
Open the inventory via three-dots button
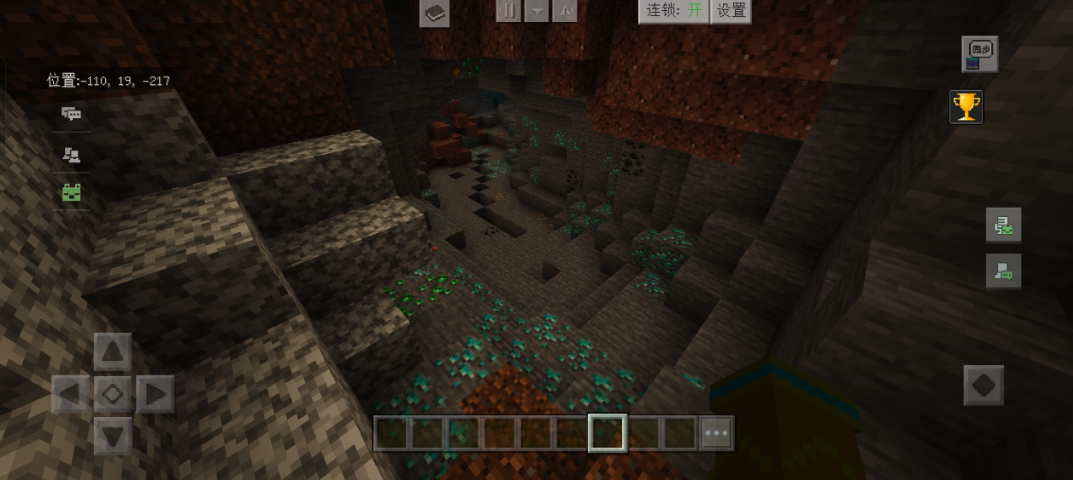tap(717, 433)
